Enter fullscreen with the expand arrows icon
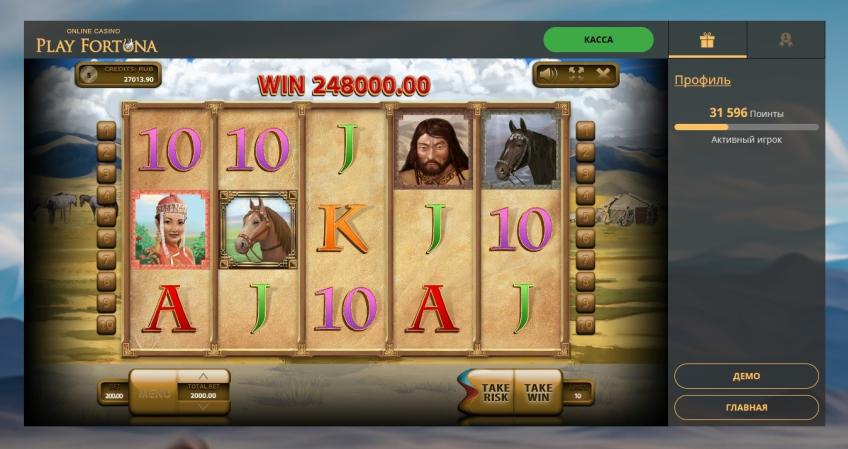The height and width of the screenshot is (449, 848). point(576,73)
